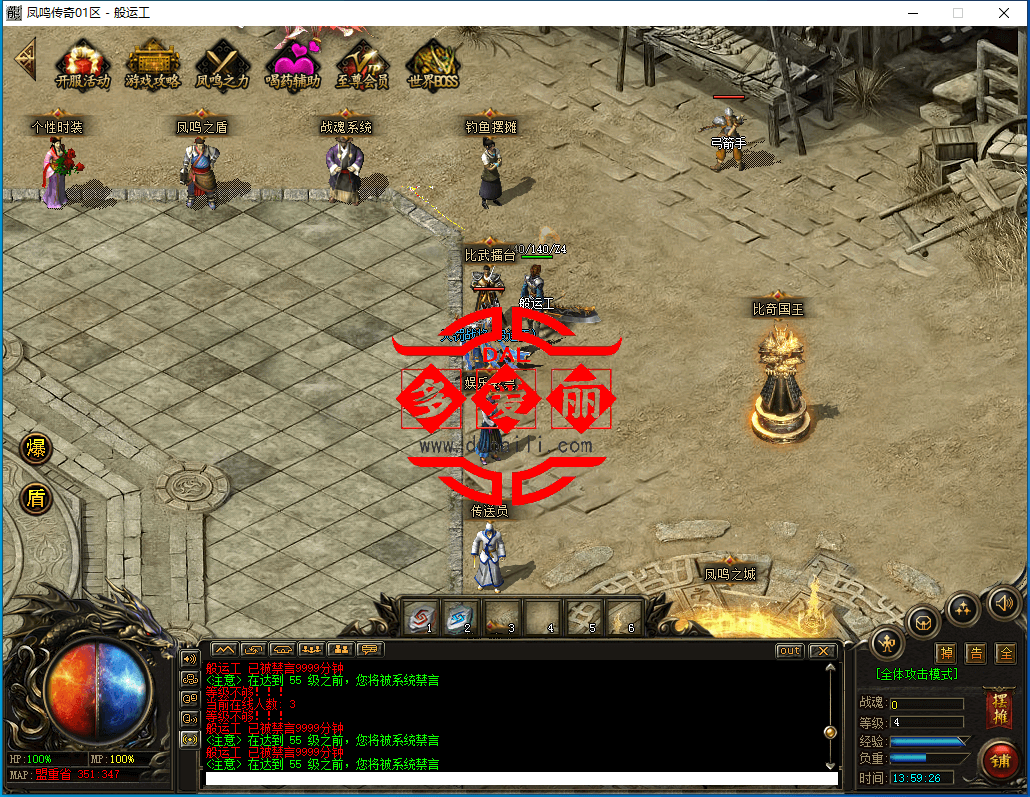
Task: Minimize the game window
Action: pyautogui.click(x=912, y=13)
